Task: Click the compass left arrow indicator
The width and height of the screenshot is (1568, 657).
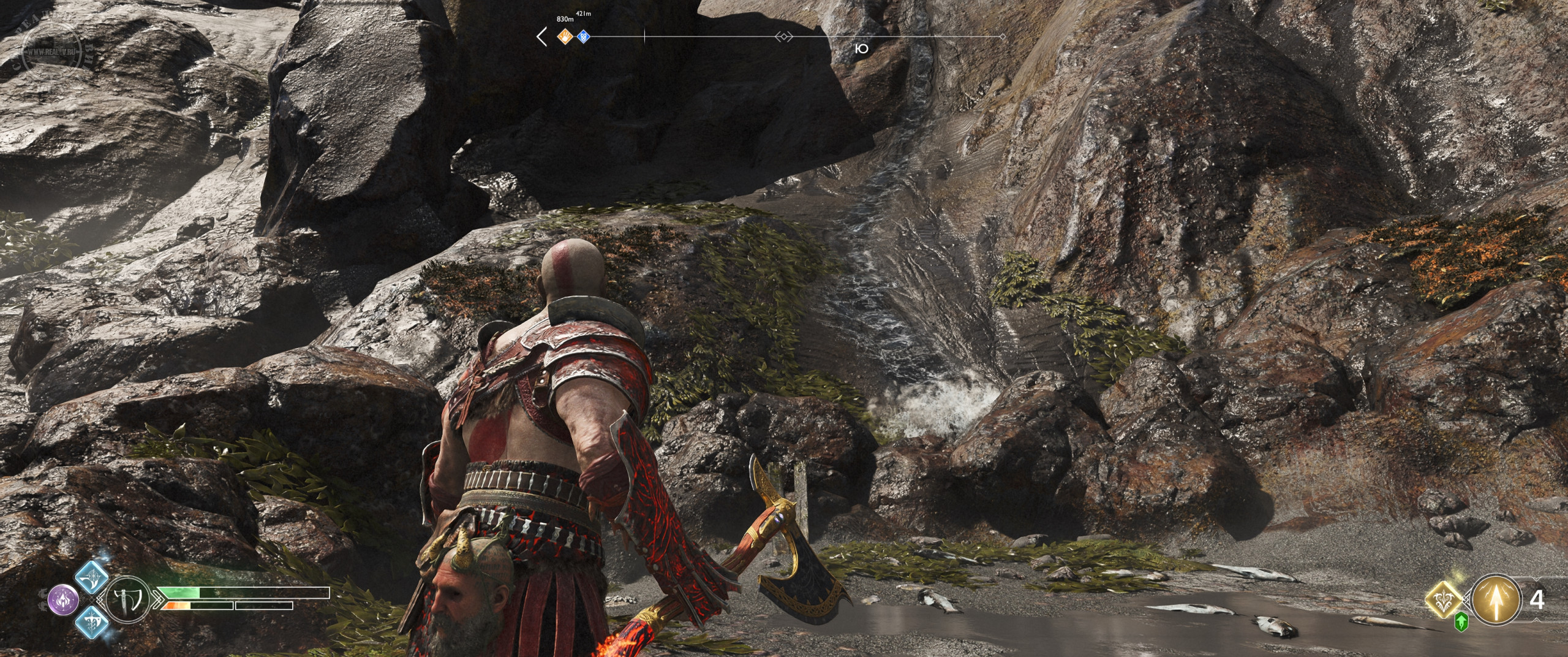Action: click(542, 37)
